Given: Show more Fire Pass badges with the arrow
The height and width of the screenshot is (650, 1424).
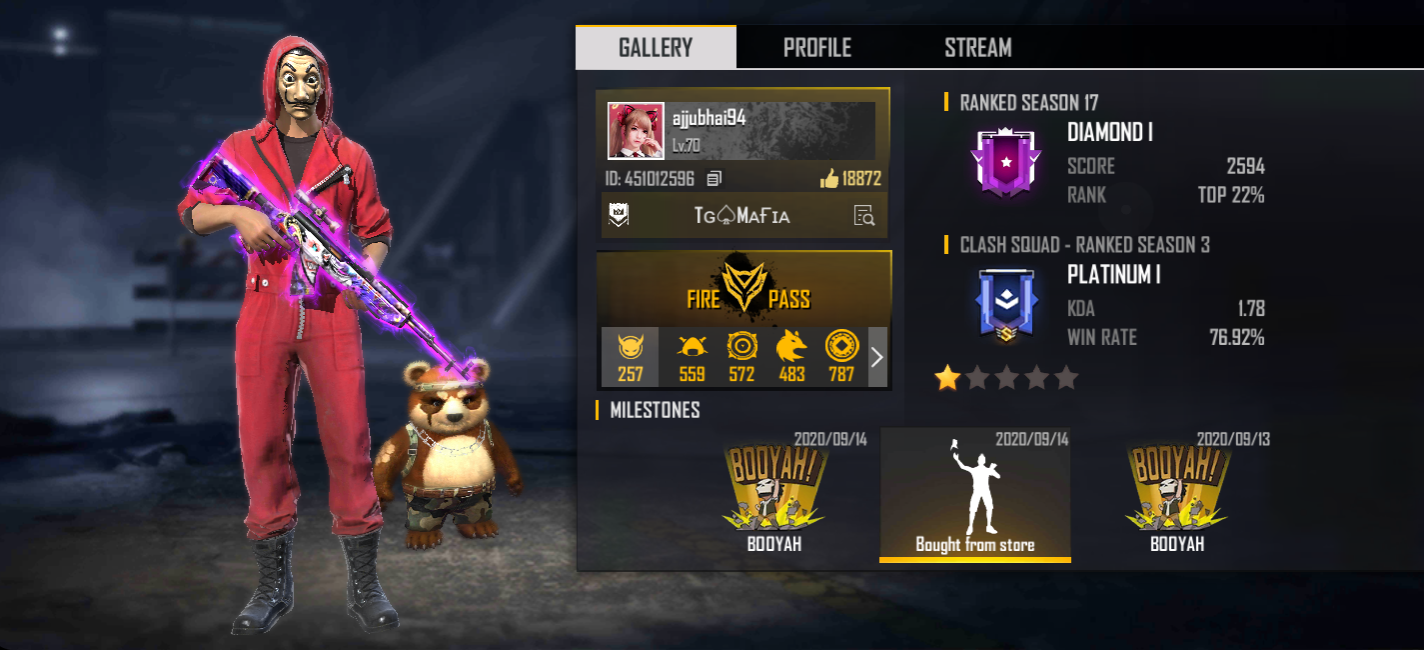Looking at the screenshot, I should pyautogui.click(x=877, y=357).
